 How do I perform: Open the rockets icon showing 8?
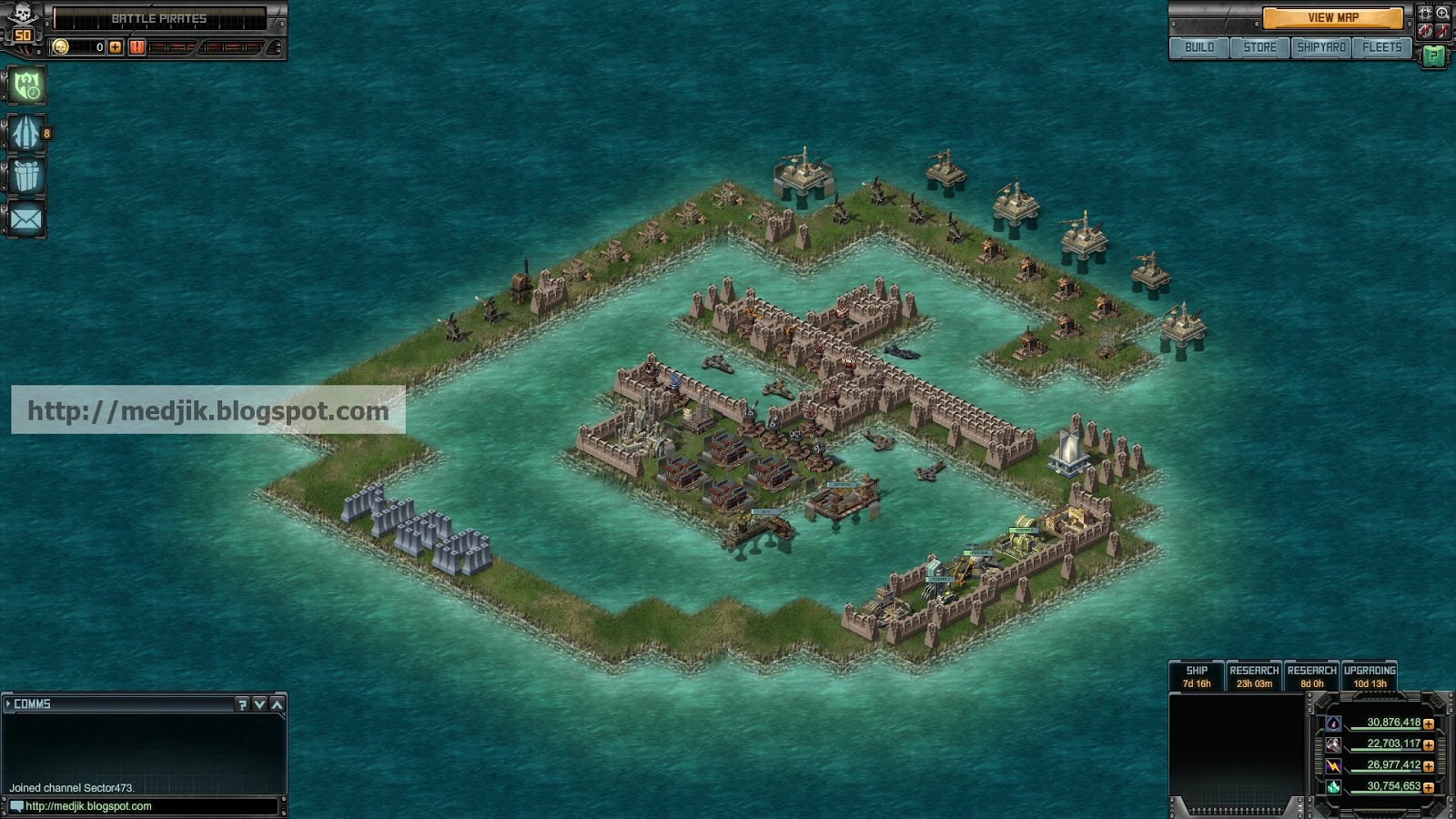click(x=26, y=134)
